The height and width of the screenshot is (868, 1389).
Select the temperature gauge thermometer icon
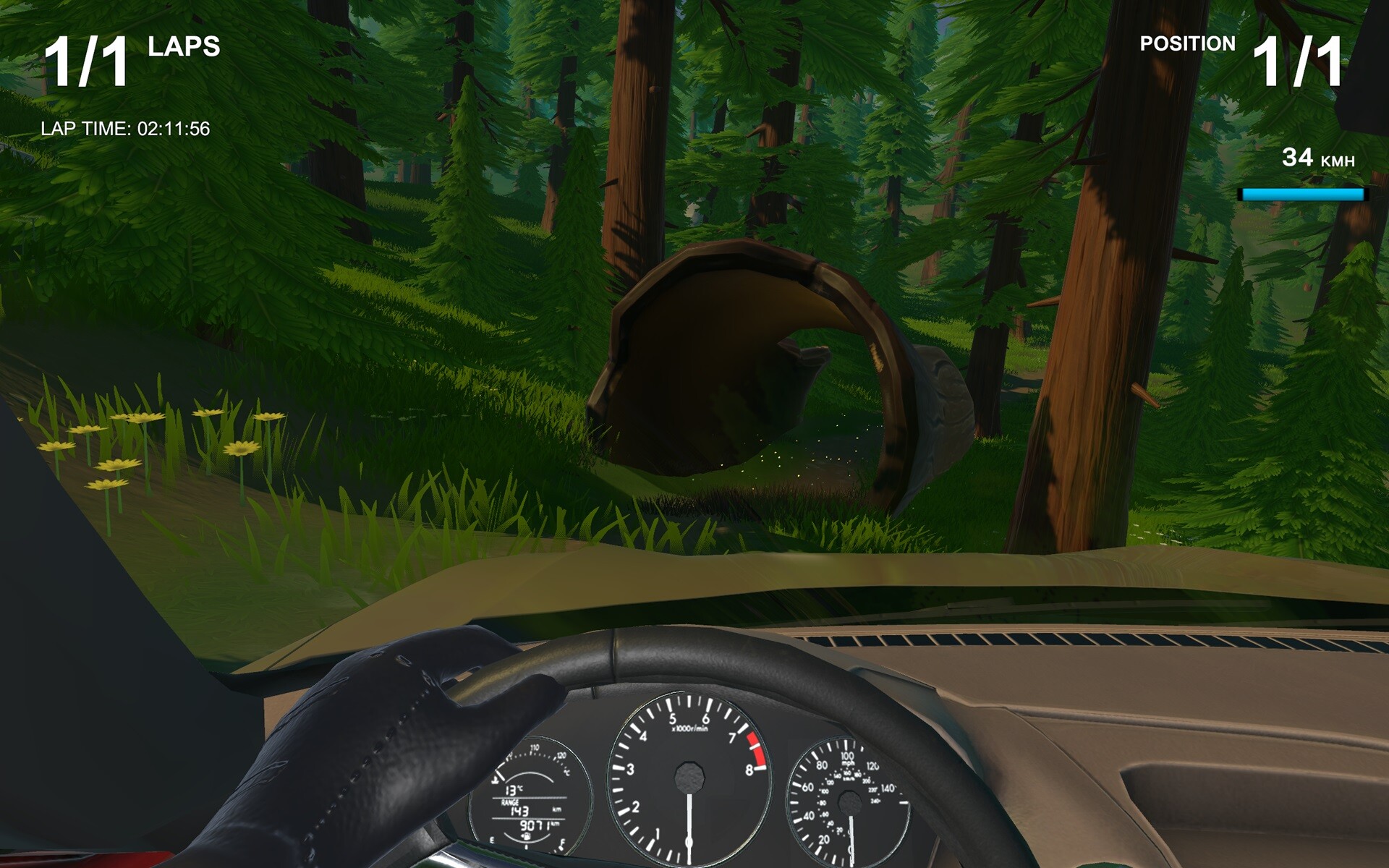[x=495, y=780]
